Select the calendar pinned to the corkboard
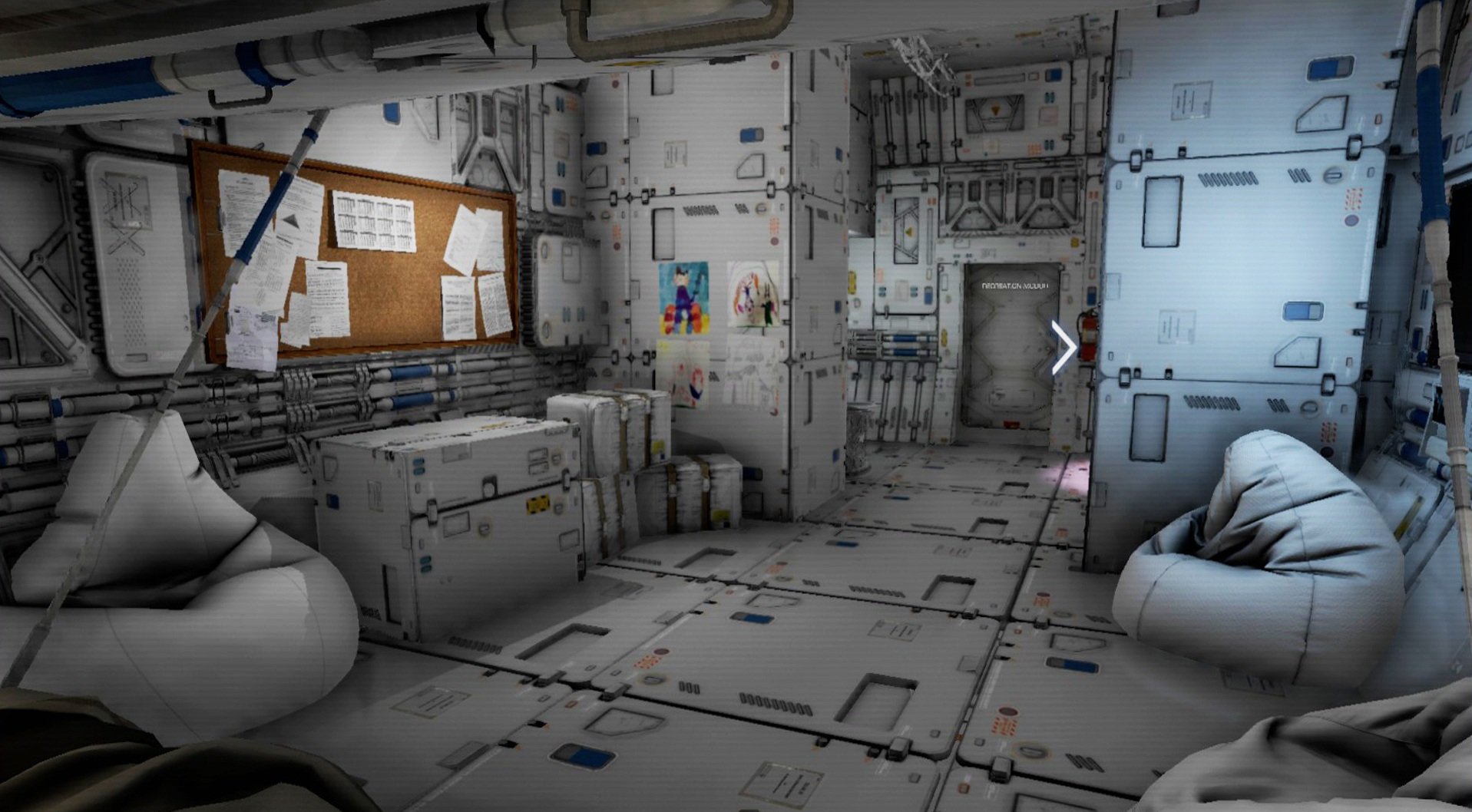The width and height of the screenshot is (1472, 812). pyautogui.click(x=372, y=219)
